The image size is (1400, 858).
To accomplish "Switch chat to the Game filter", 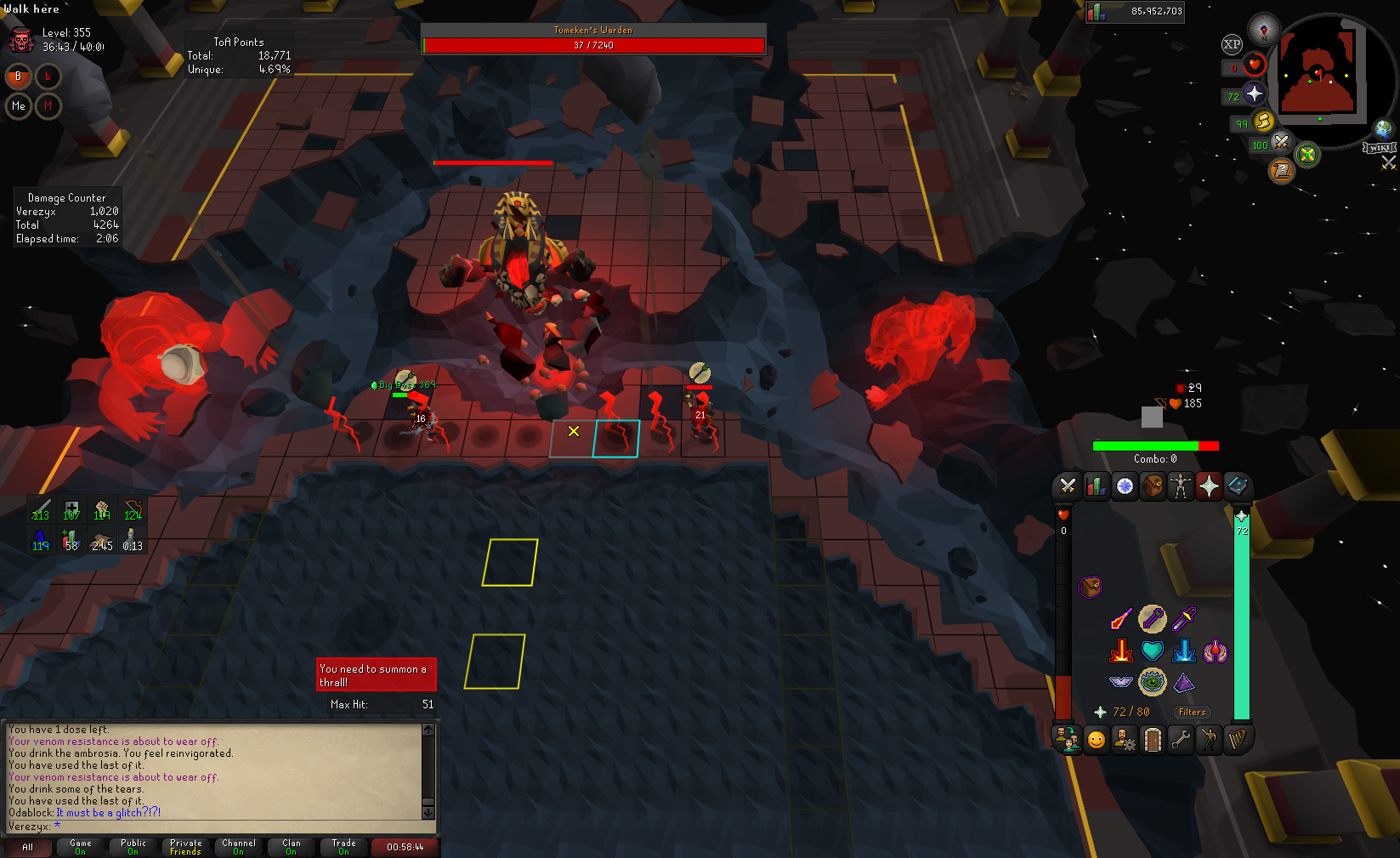I will click(81, 847).
